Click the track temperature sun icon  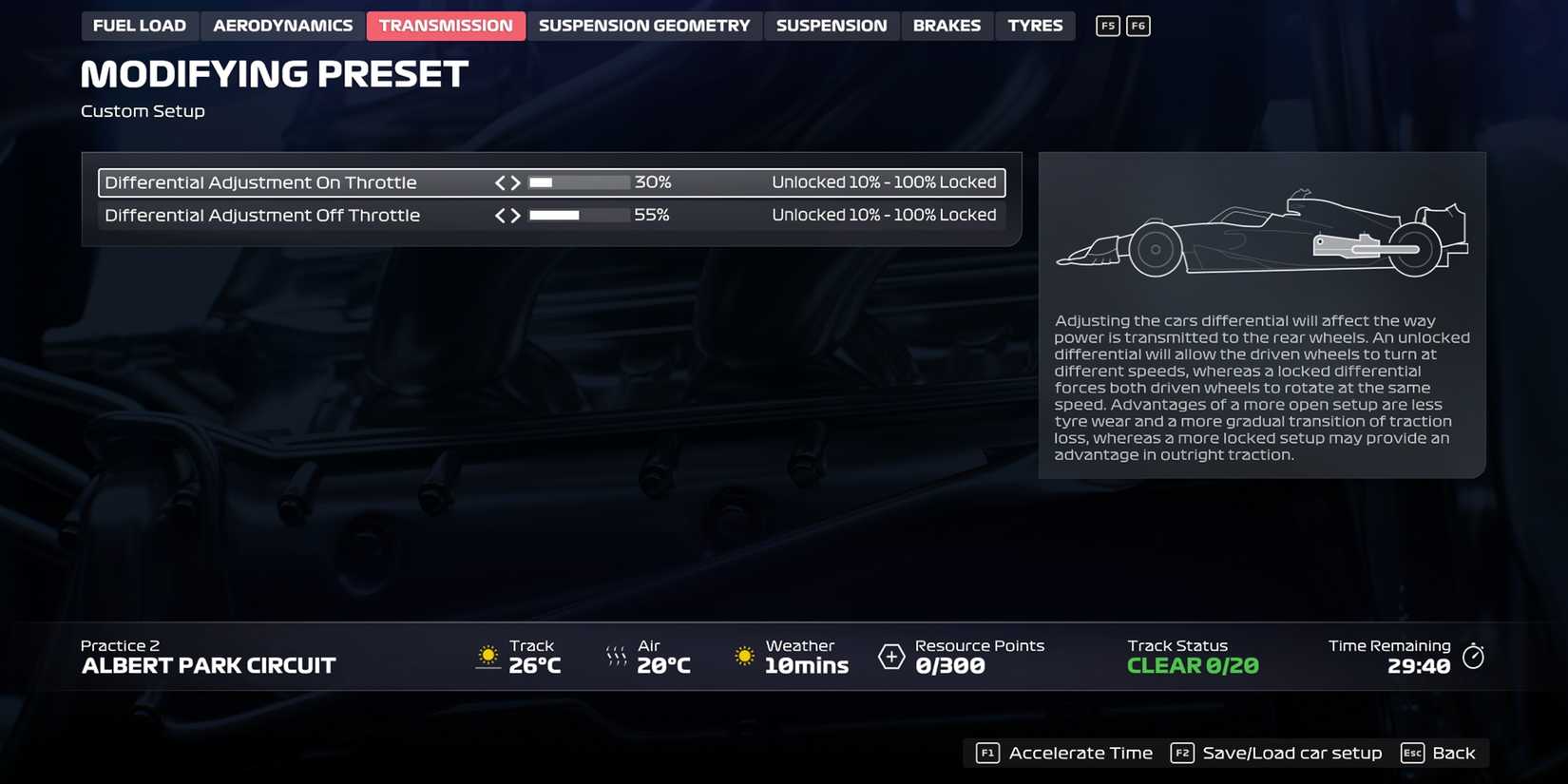488,656
